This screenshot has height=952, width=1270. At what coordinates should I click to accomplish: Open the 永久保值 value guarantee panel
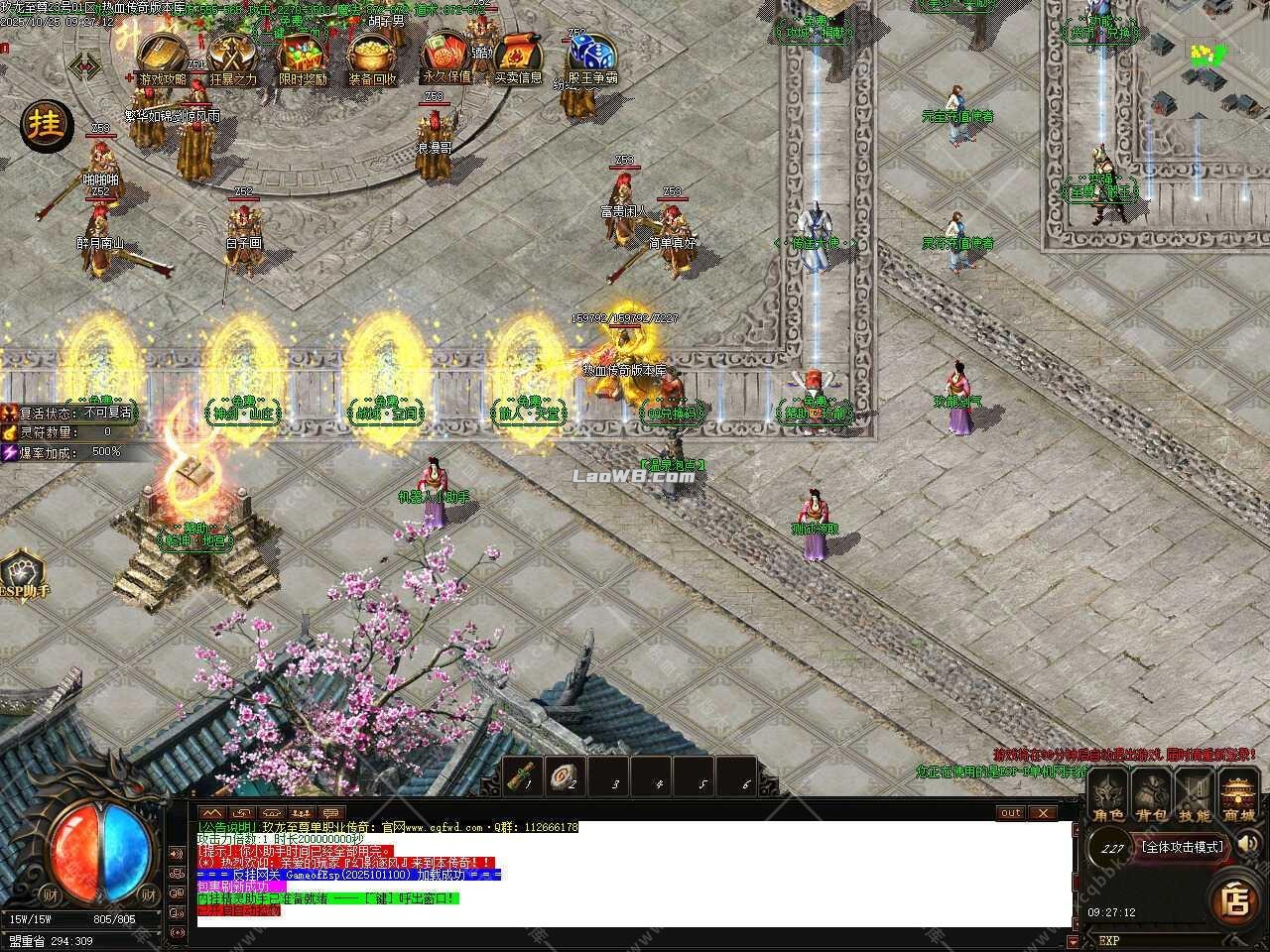[x=444, y=52]
